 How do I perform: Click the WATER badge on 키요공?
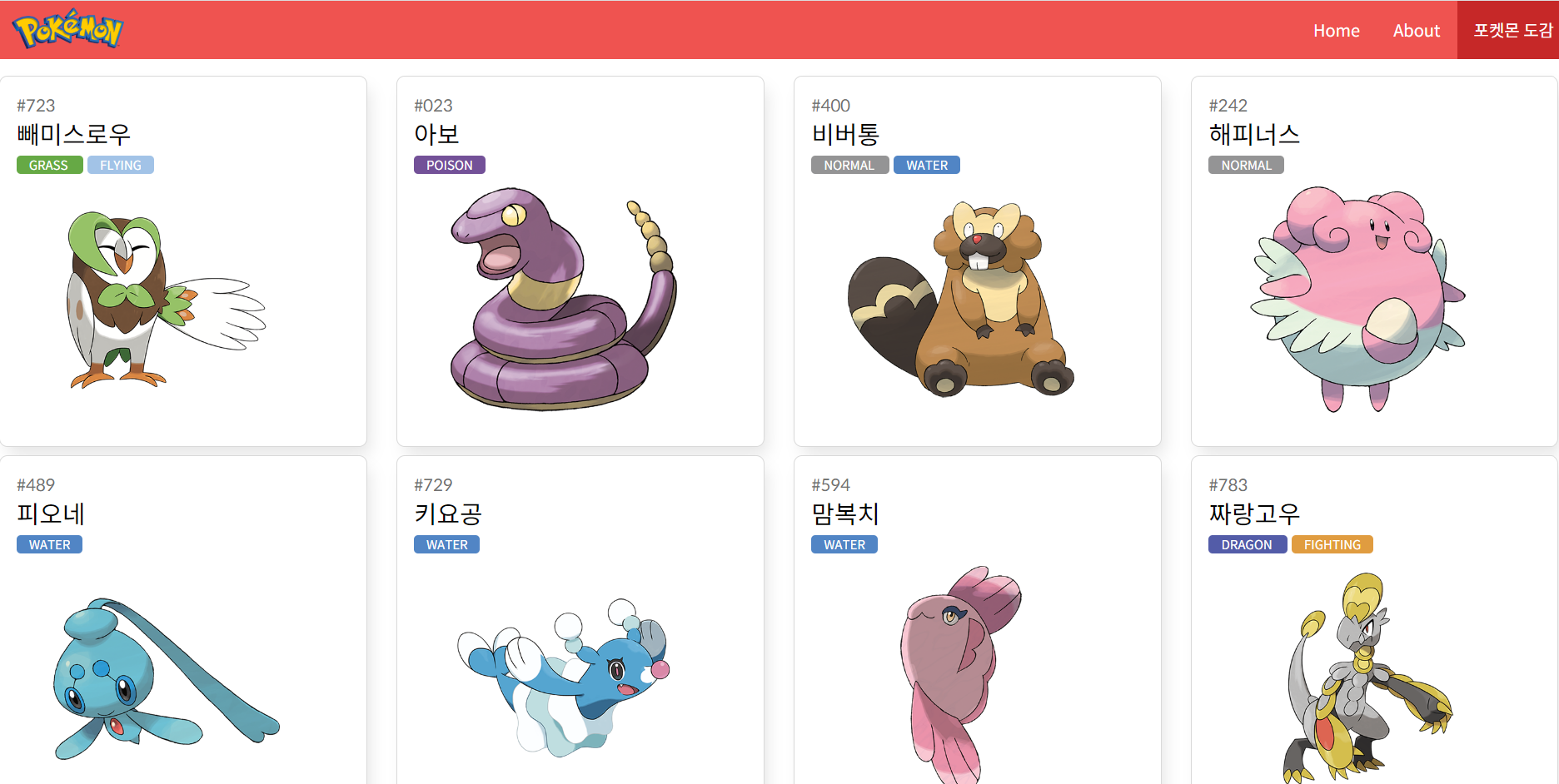click(446, 544)
